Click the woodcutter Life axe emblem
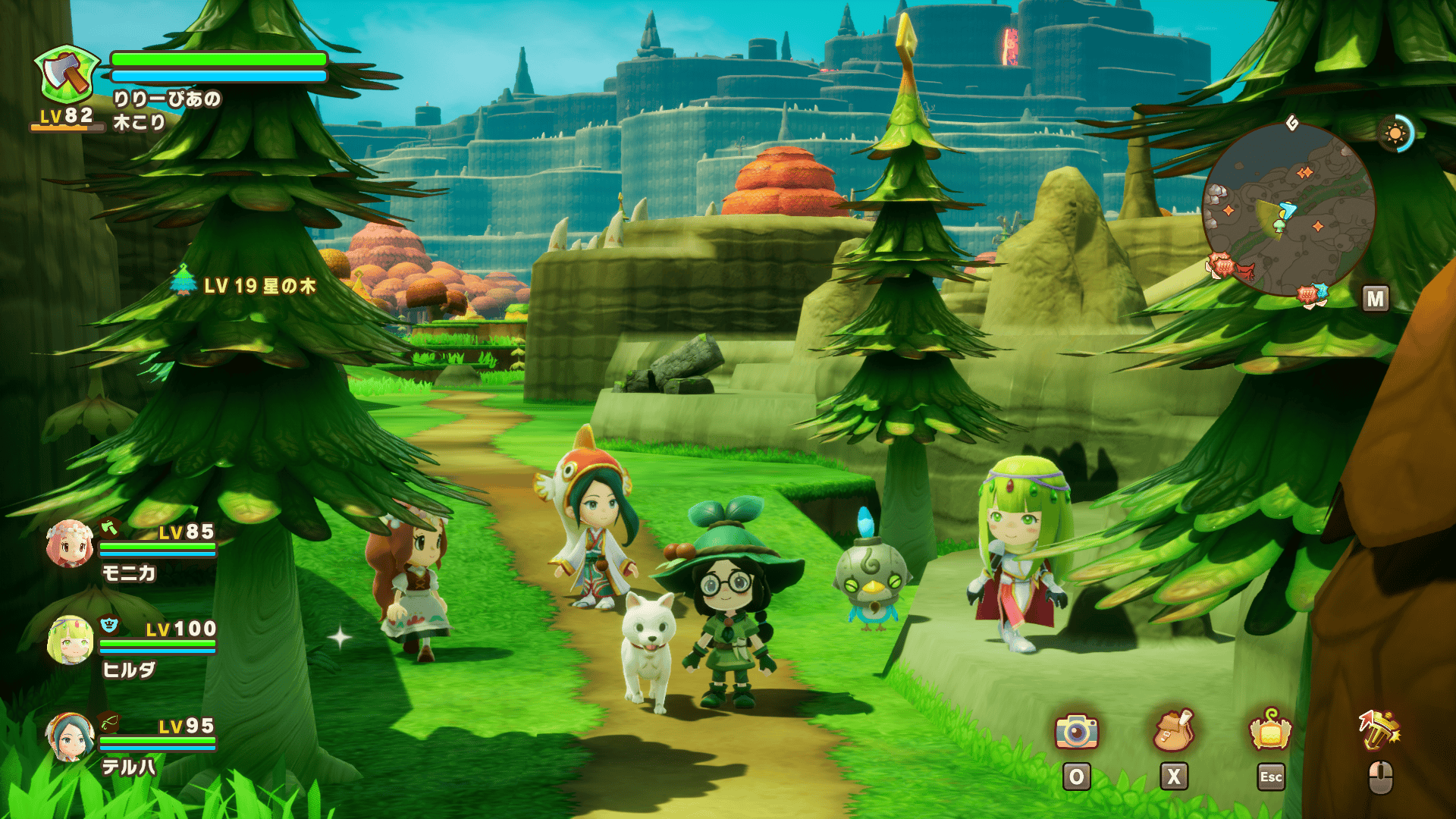The width and height of the screenshot is (1456, 819). coord(67,75)
